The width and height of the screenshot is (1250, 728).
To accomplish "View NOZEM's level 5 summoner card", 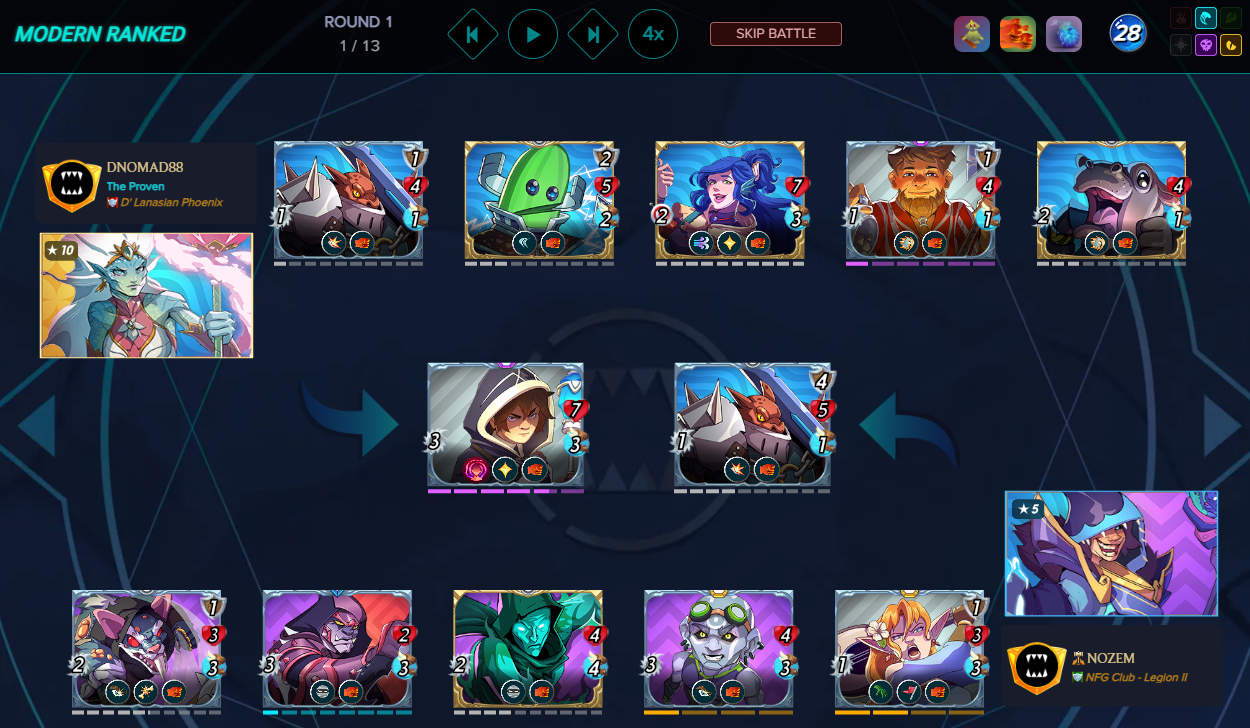I will tap(1111, 553).
